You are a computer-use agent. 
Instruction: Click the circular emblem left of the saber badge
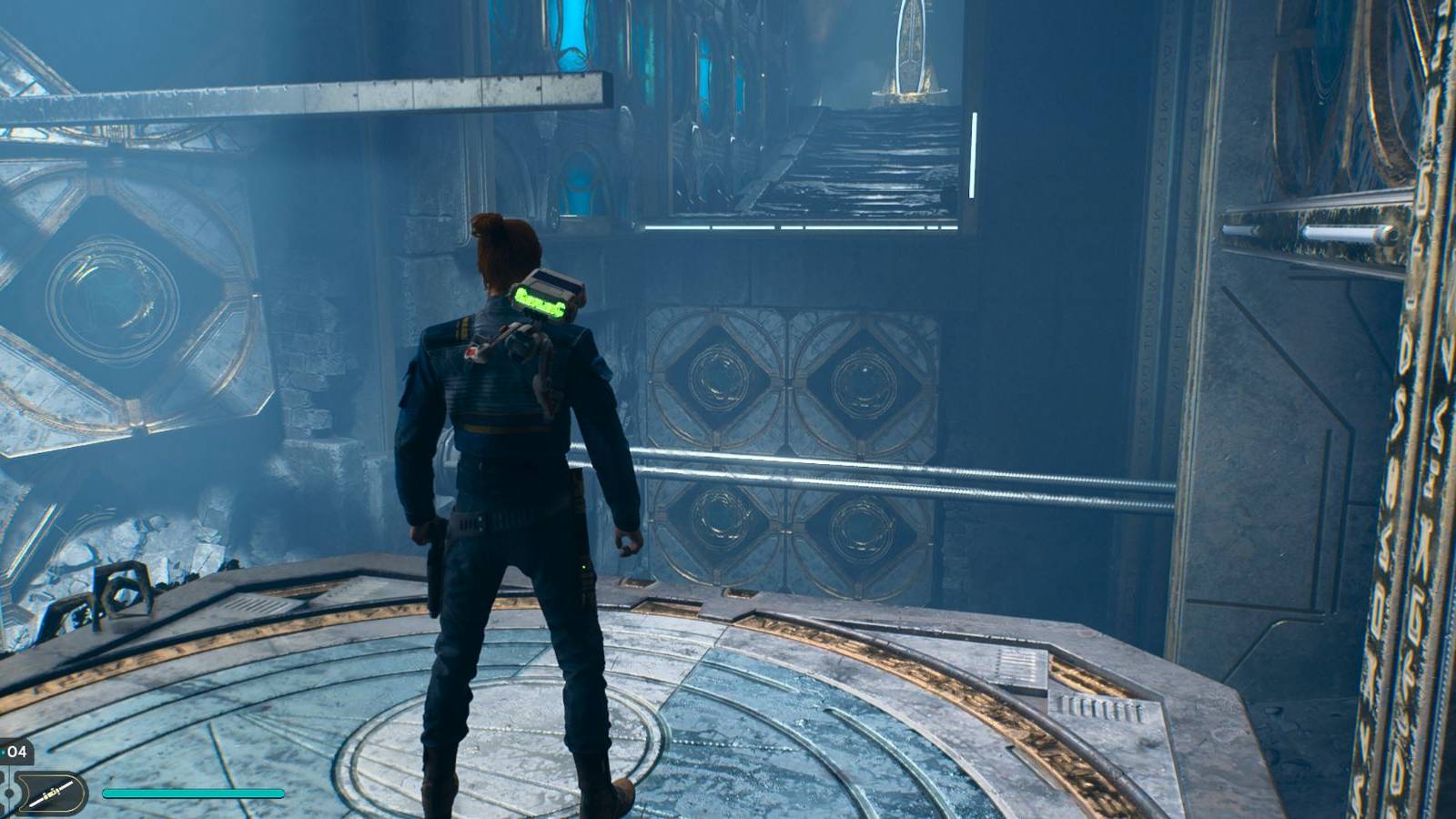7,792
